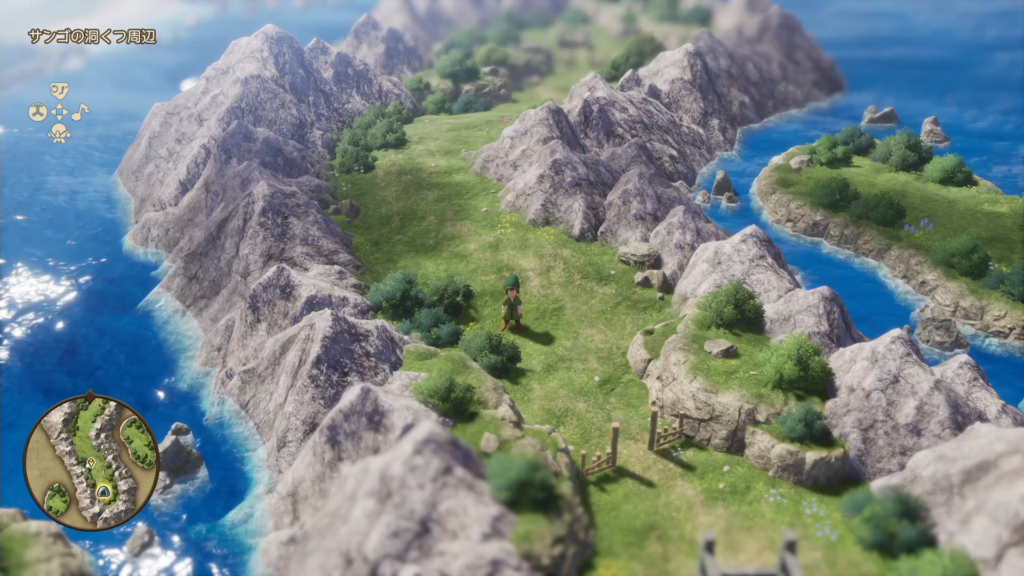The image size is (1024, 576).
Task: Select the cave entrance marker on minimap
Action: point(104,491)
